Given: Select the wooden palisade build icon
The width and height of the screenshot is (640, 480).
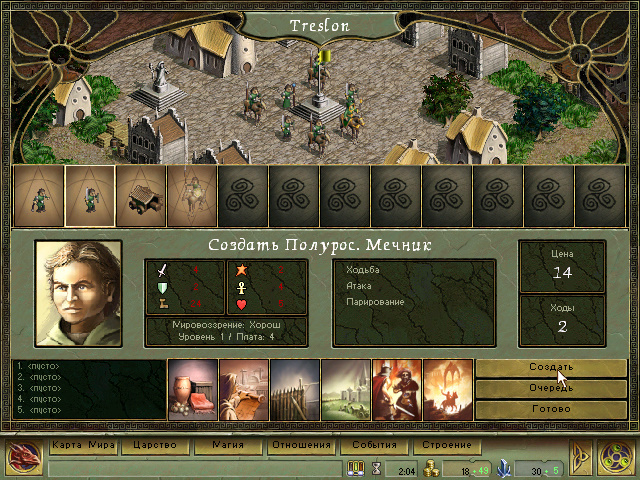Looking at the screenshot, I should click(x=294, y=387).
